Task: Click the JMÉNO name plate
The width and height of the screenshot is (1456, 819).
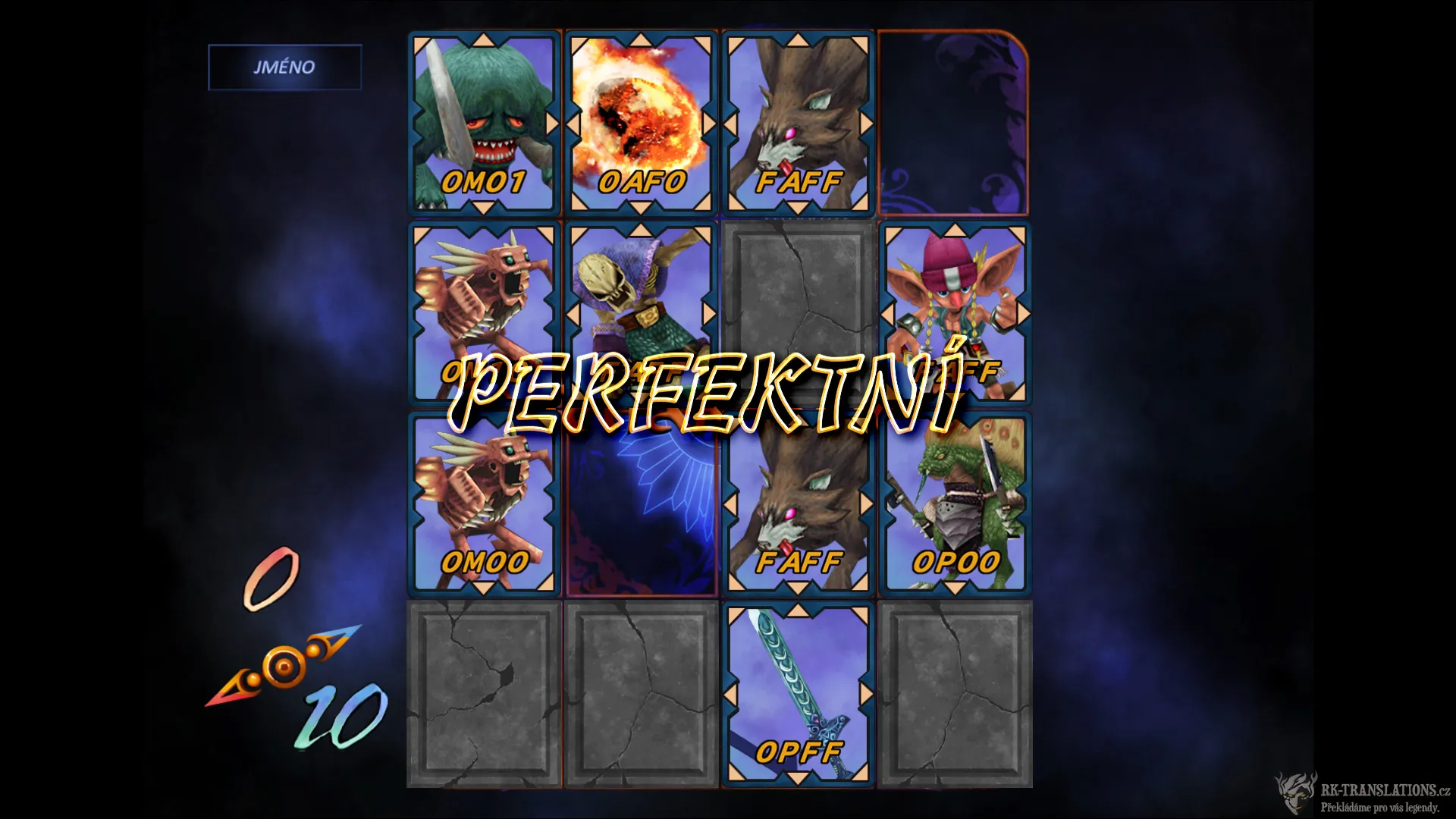Action: [x=284, y=67]
